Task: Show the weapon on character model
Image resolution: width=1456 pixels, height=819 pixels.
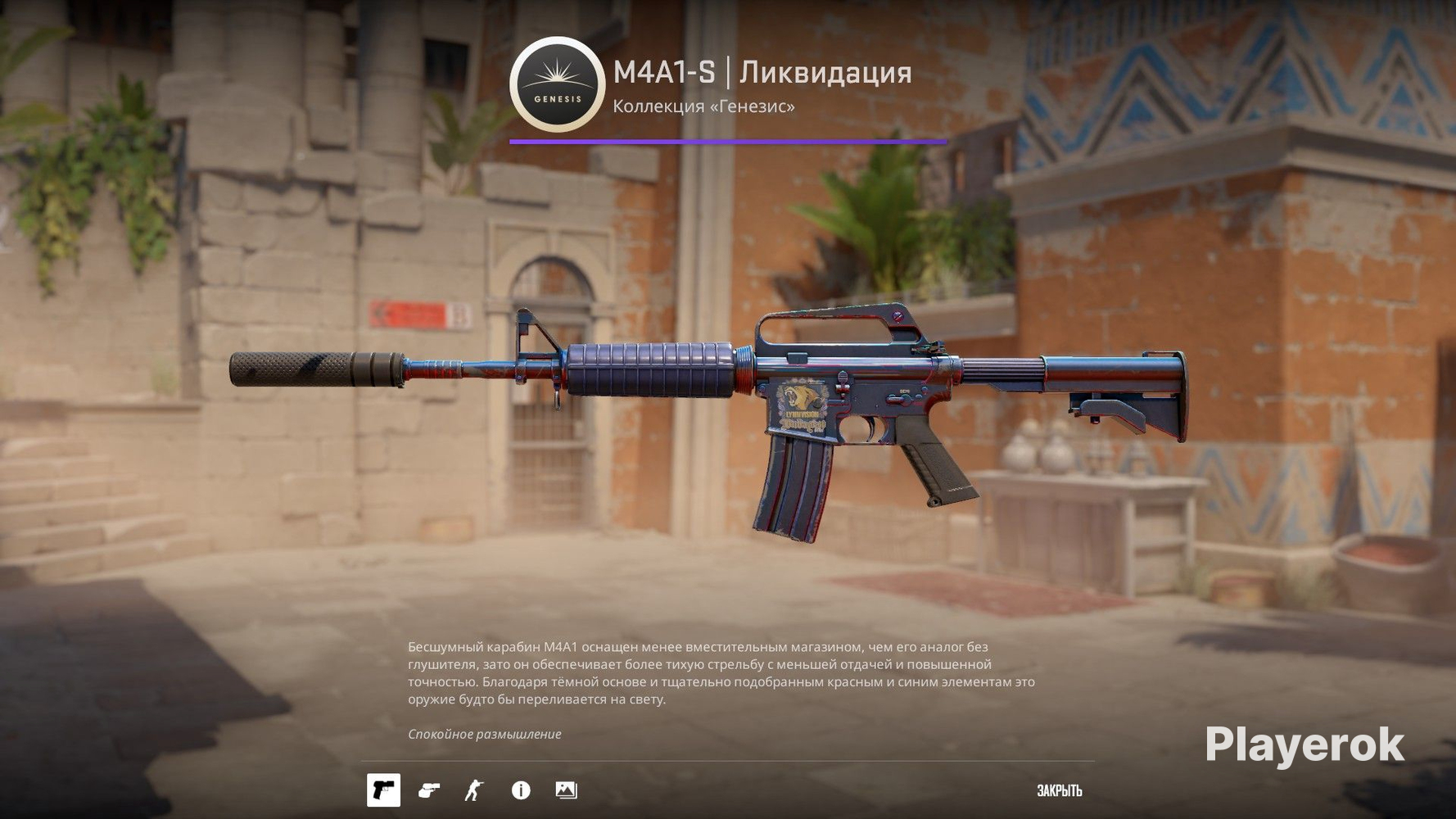Action: (474, 790)
